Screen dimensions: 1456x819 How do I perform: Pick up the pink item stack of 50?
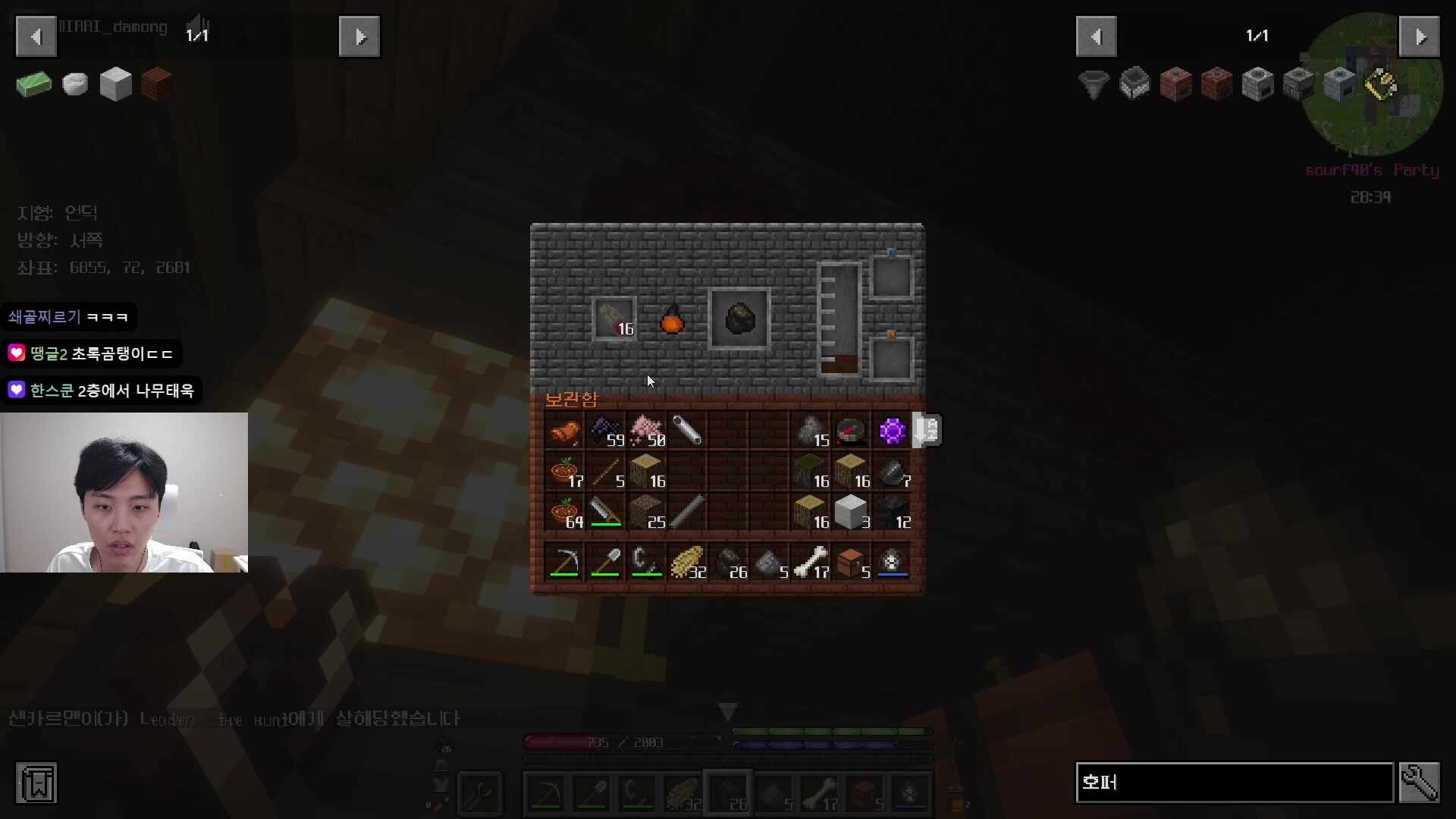647,431
